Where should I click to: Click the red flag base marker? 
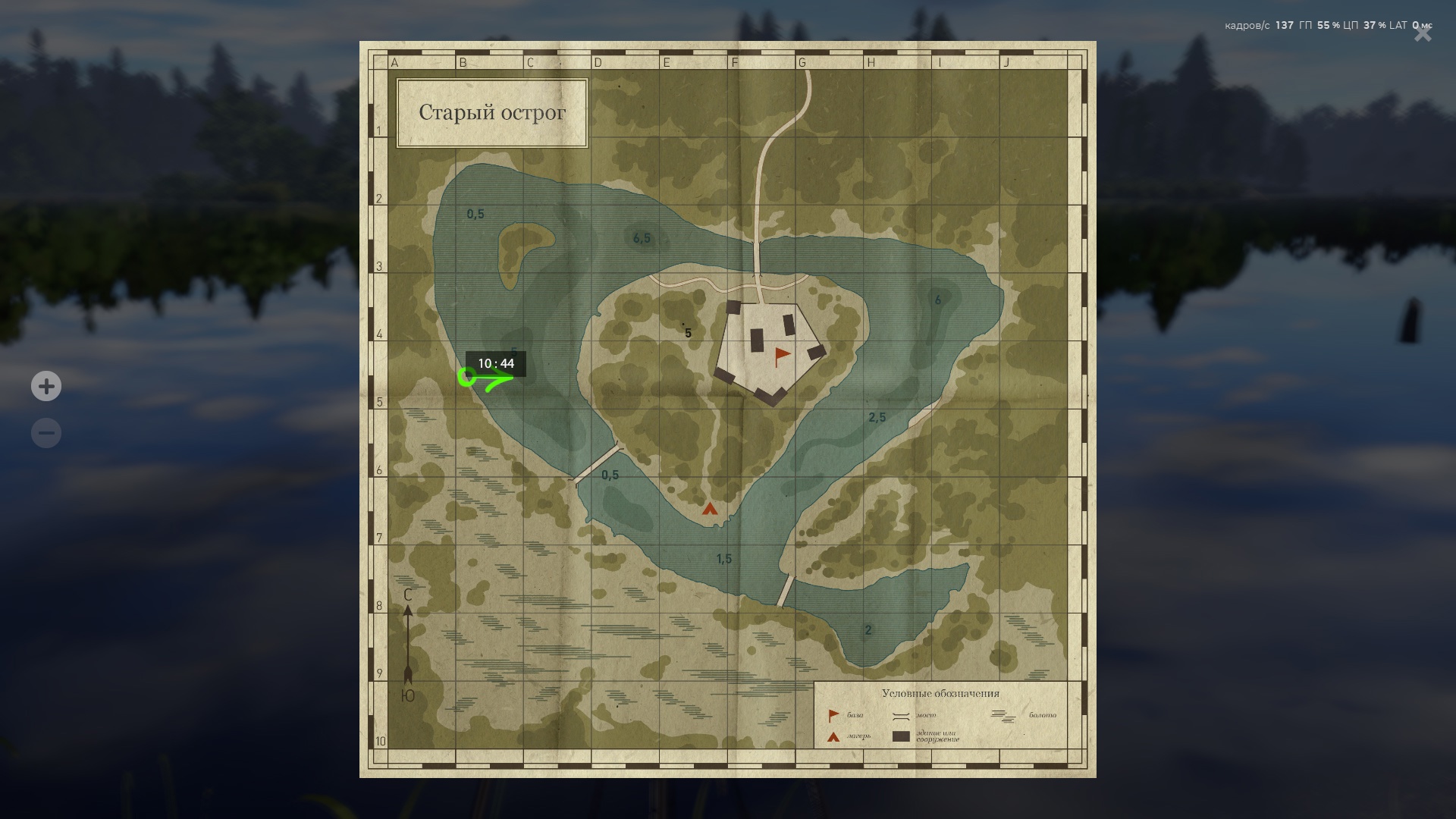point(781,356)
